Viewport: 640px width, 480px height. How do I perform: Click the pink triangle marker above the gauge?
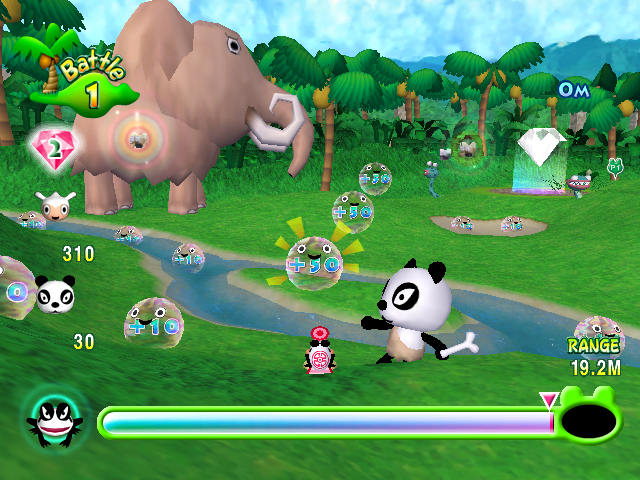(548, 401)
